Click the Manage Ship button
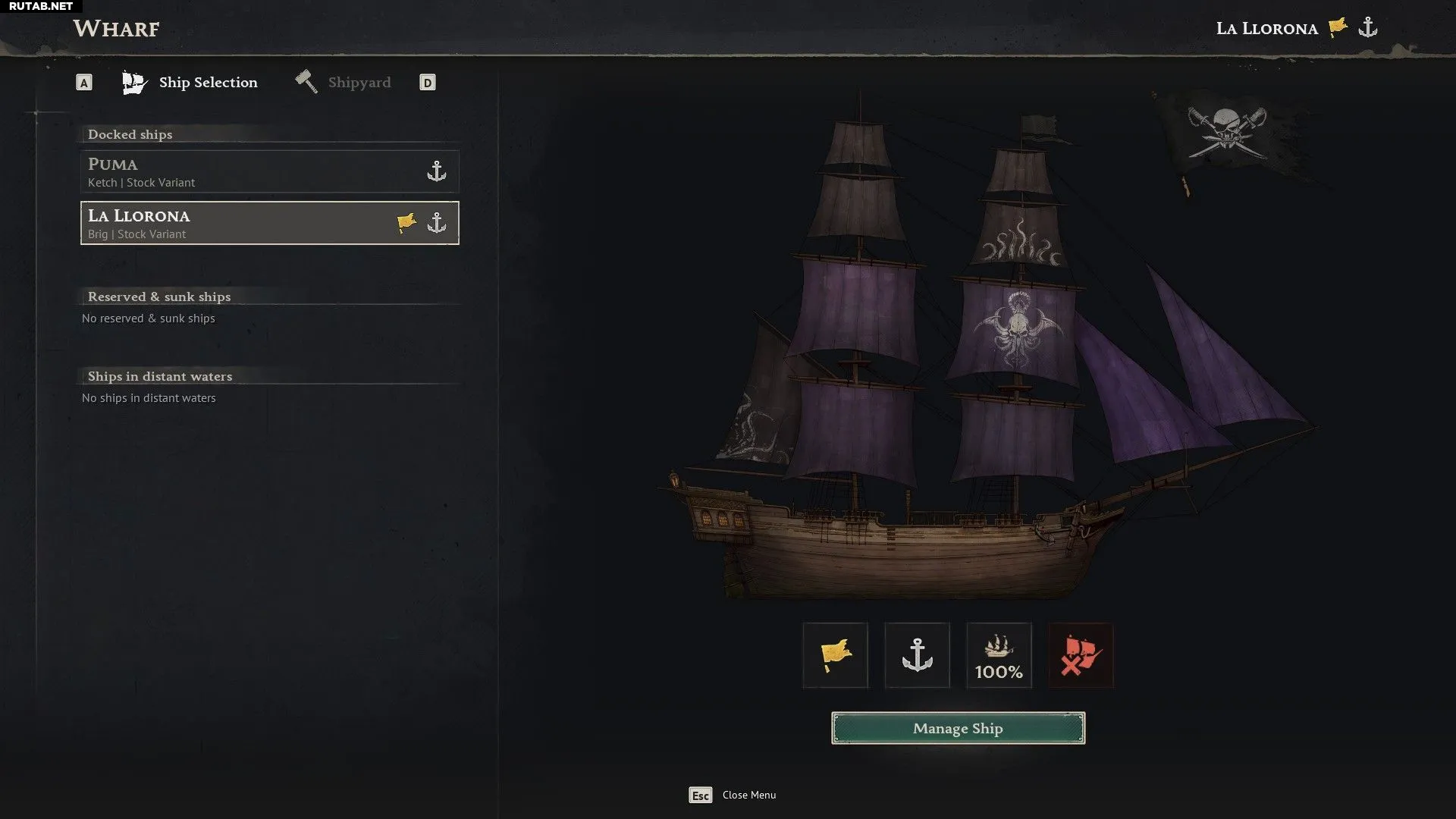The width and height of the screenshot is (1456, 819). click(x=958, y=728)
